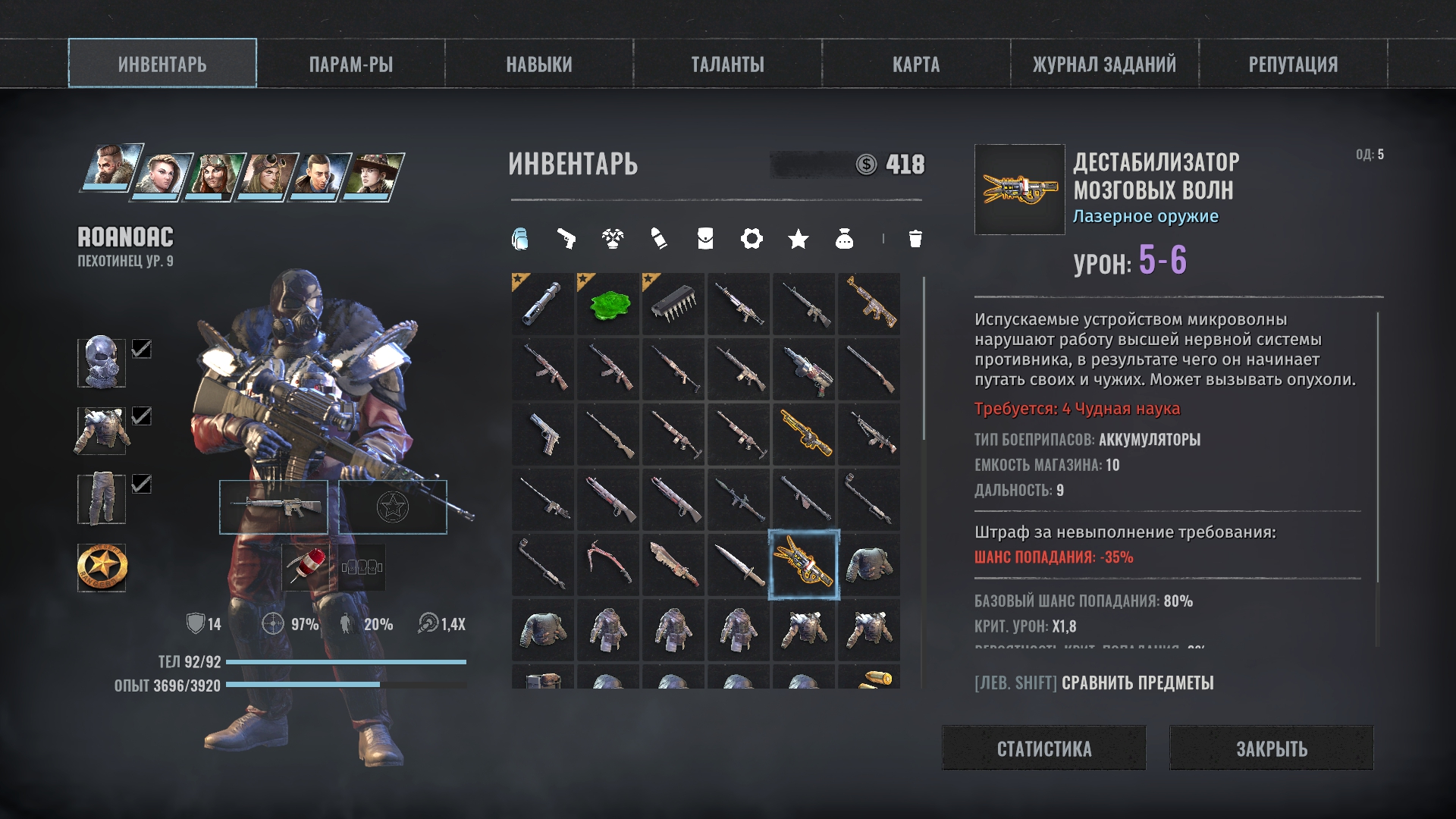Viewport: 1456px width, 819px height.
Task: Go to the ТАЛАНТЫ tab
Action: tap(727, 64)
